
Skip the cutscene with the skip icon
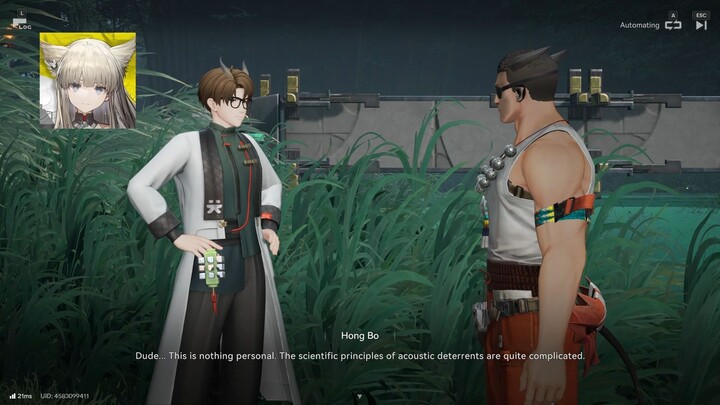[701, 25]
